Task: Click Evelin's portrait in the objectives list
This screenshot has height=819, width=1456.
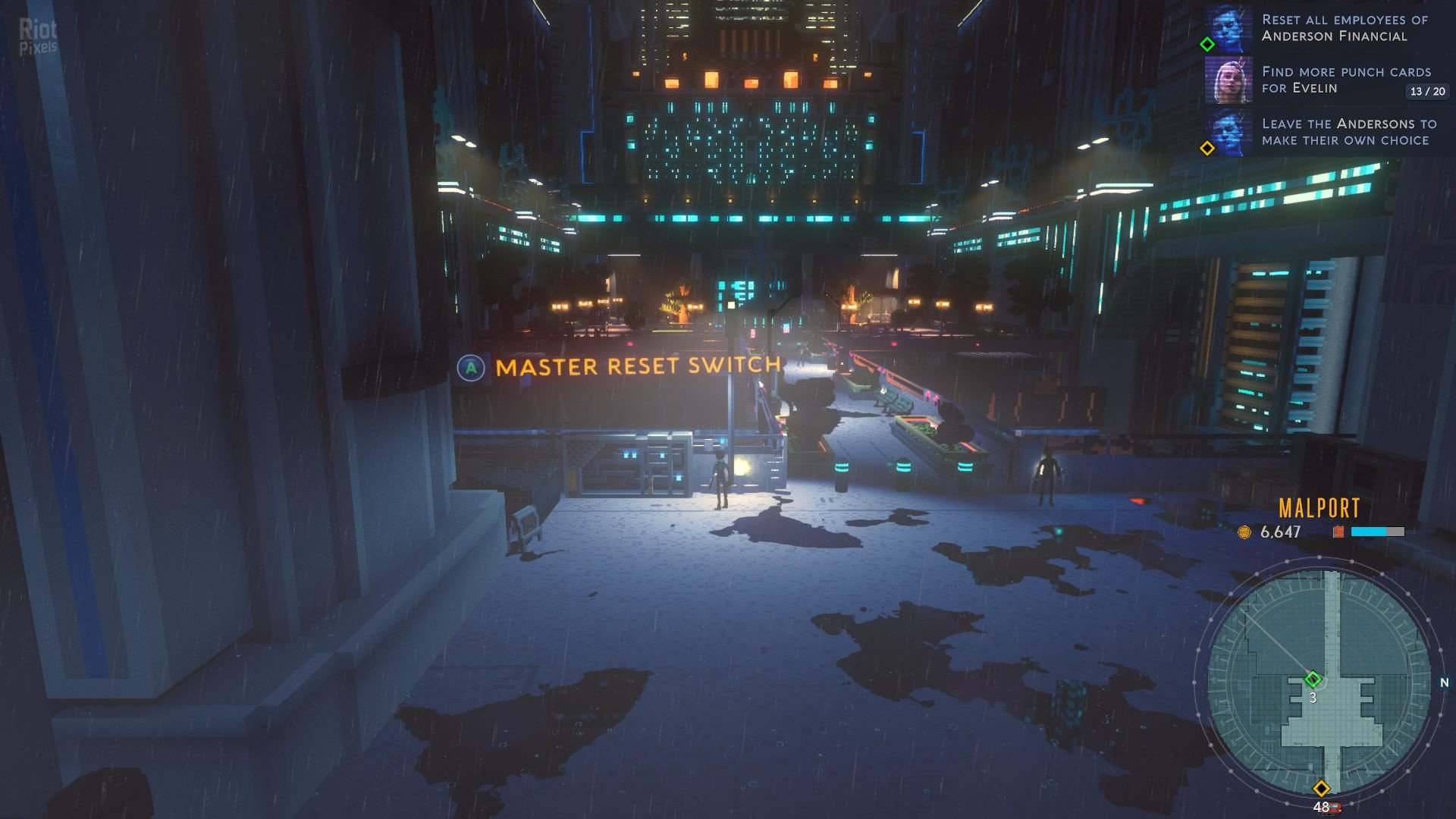Action: tap(1228, 80)
